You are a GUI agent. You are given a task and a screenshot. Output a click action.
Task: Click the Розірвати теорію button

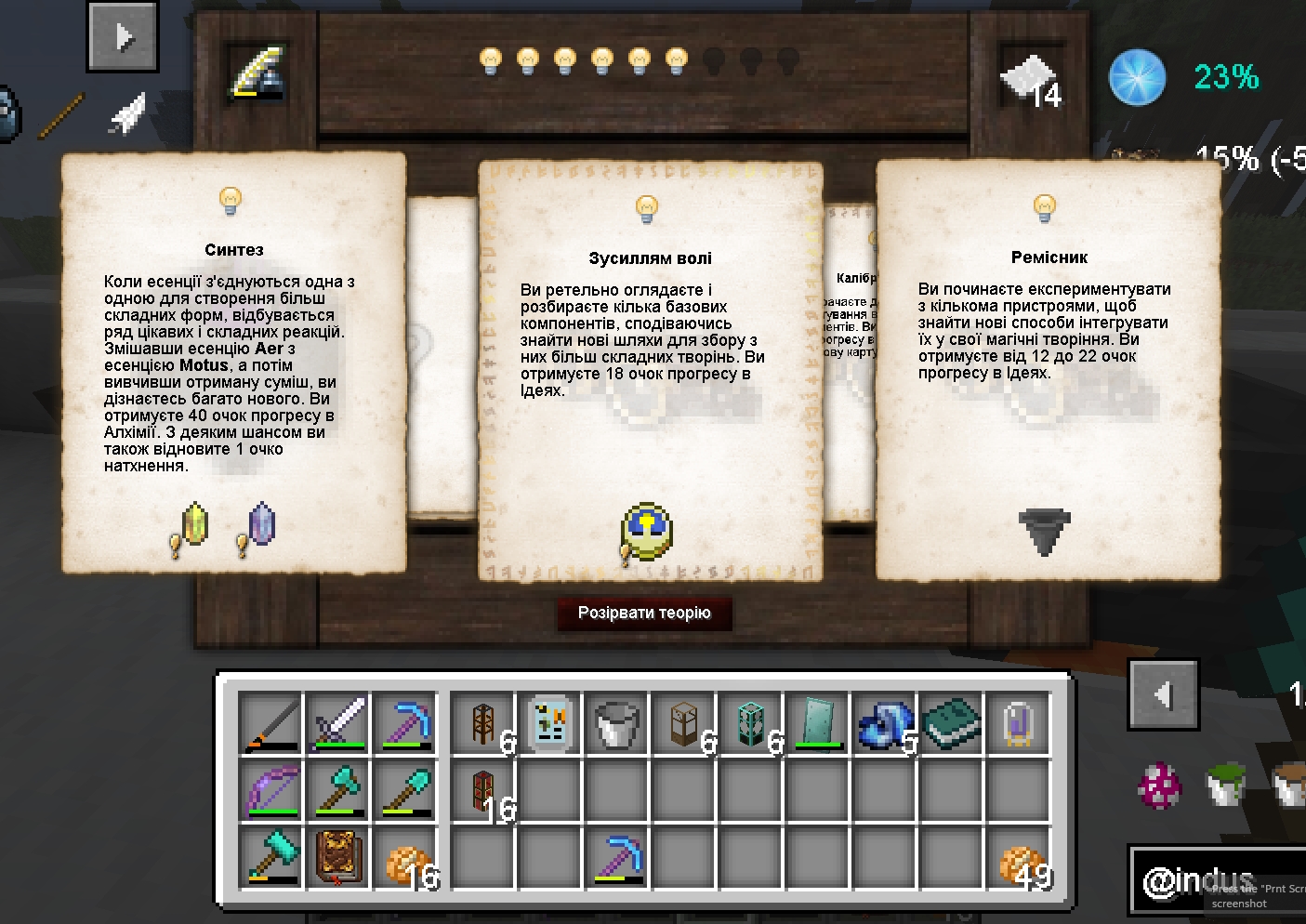pyautogui.click(x=644, y=614)
